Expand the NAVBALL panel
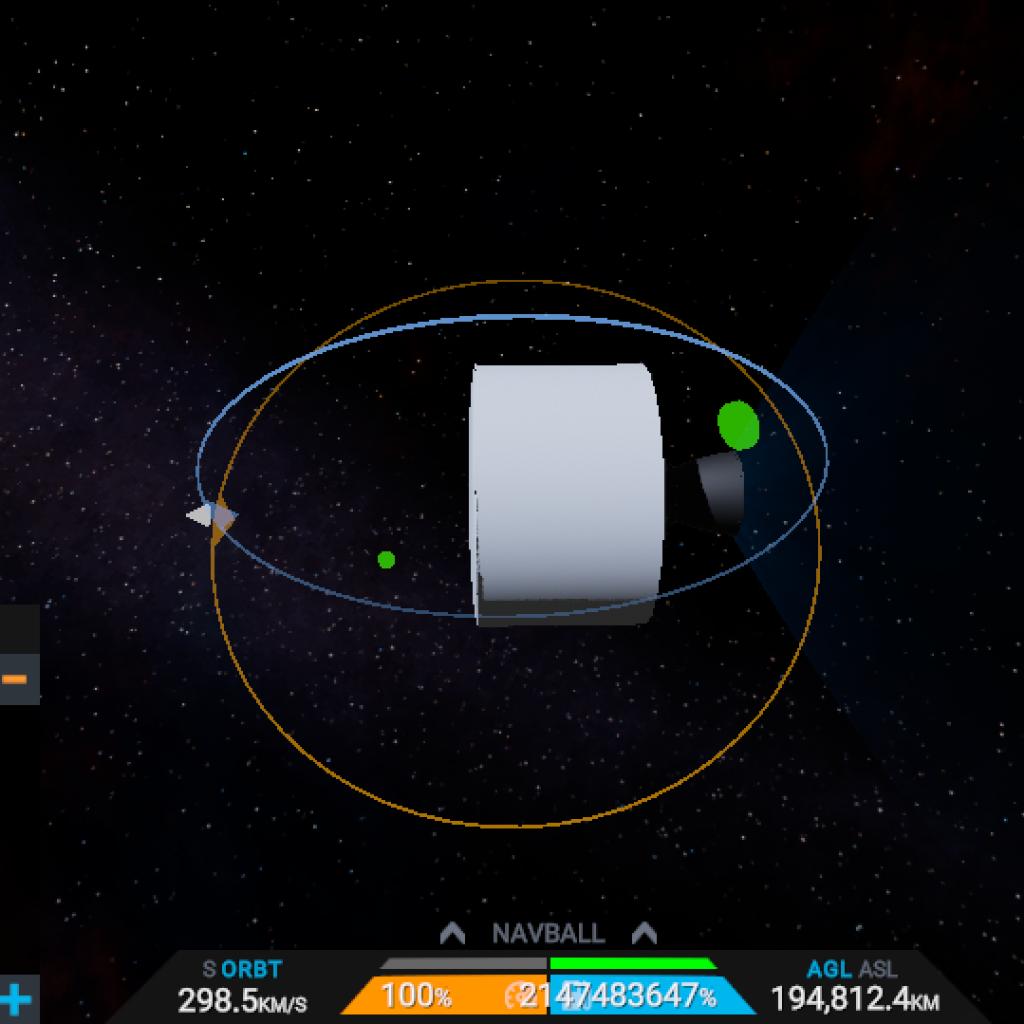 click(548, 934)
